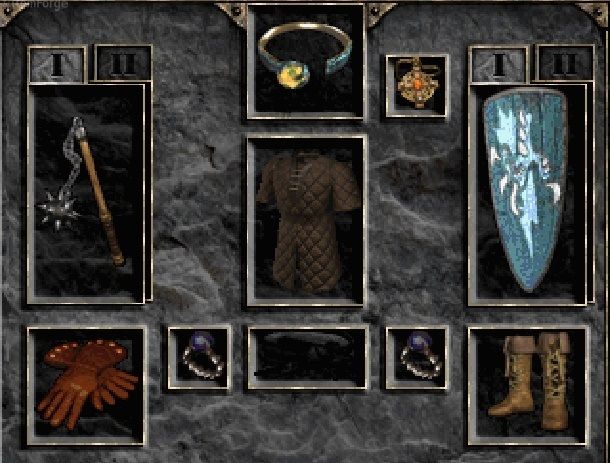Activate tab II above the shield
The width and height of the screenshot is (610, 463).
(x=564, y=64)
